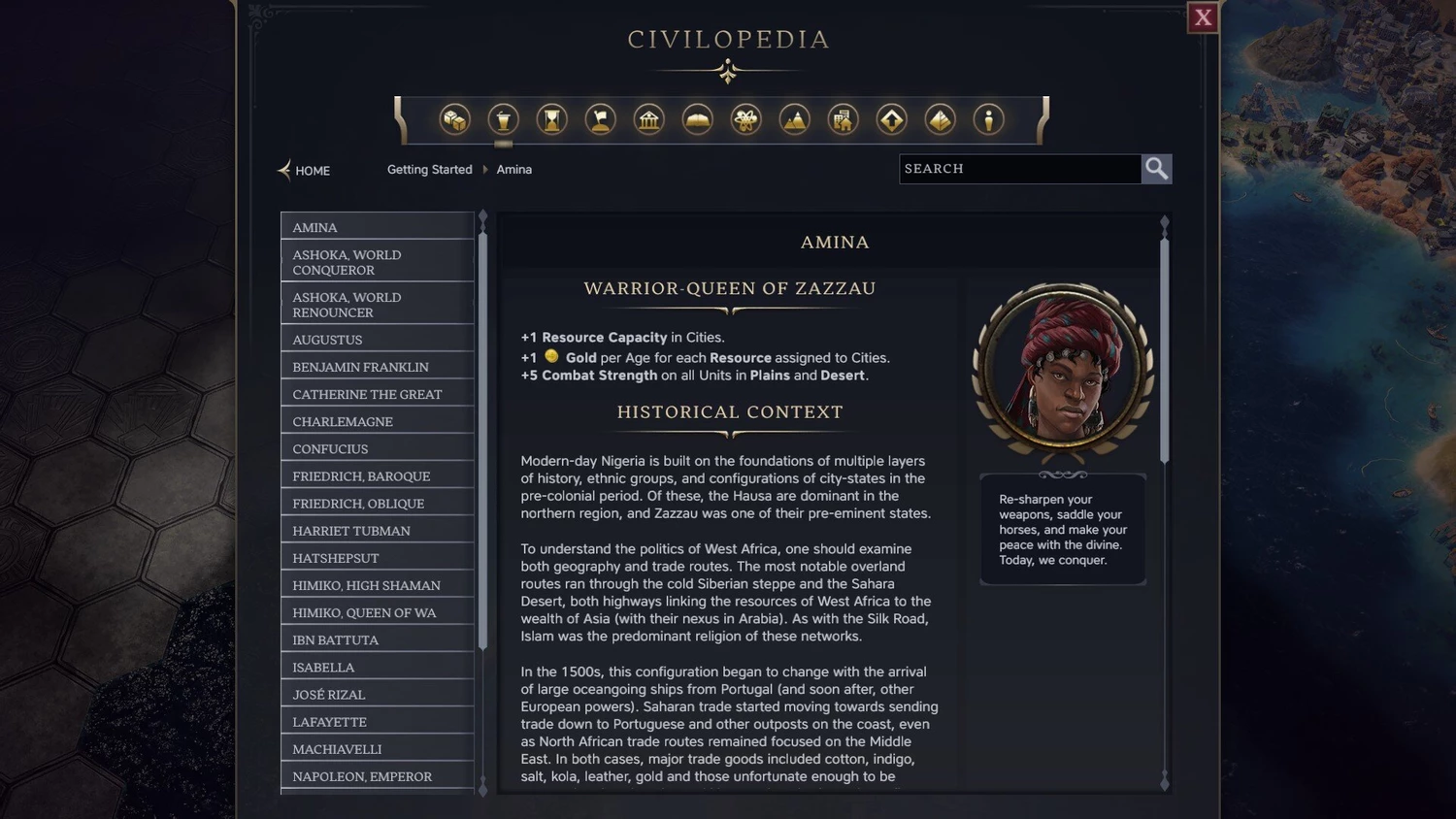Select Himiko, Queen of Wa
This screenshot has width=1456, height=819.
(x=377, y=612)
